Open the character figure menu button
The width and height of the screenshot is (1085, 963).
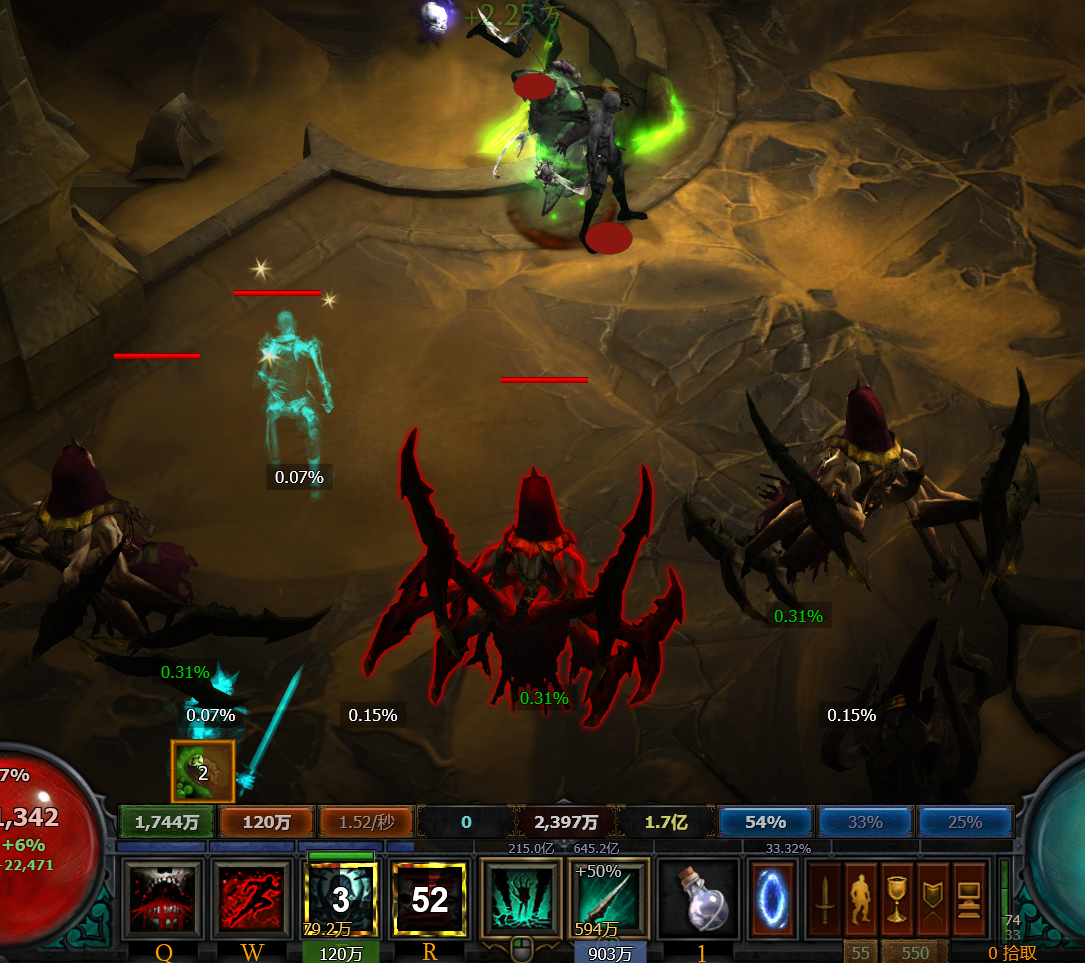click(861, 899)
